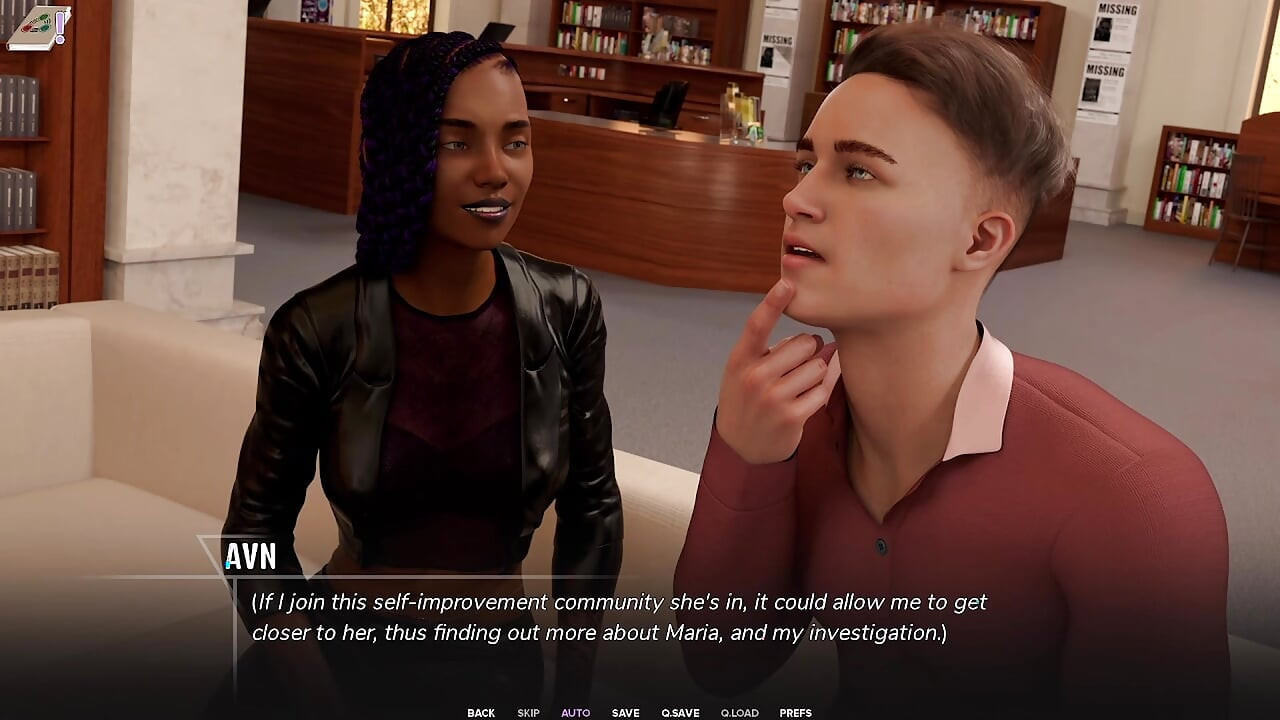Toggle AUTO dialogue advance
Image resolution: width=1280 pixels, height=720 pixels.
[x=575, y=713]
